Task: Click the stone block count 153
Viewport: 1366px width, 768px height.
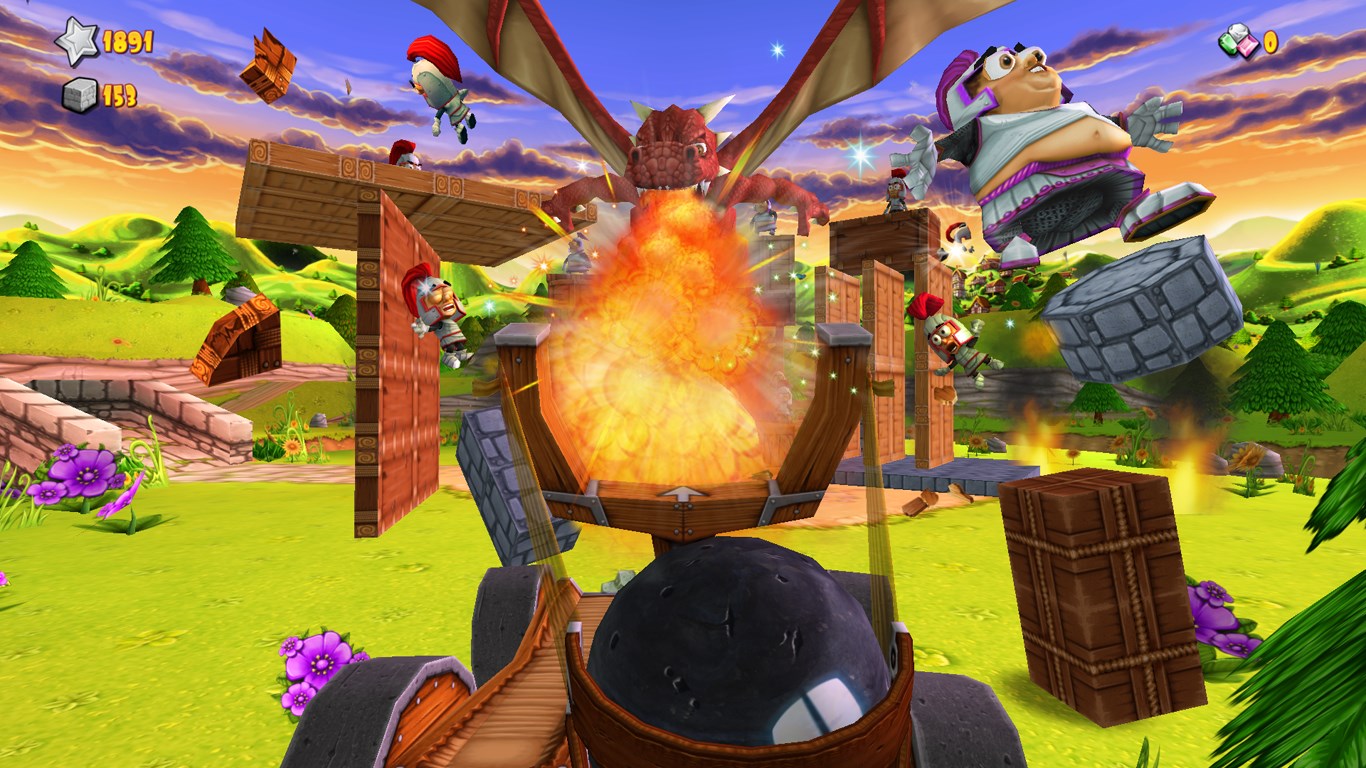Action: coord(118,98)
